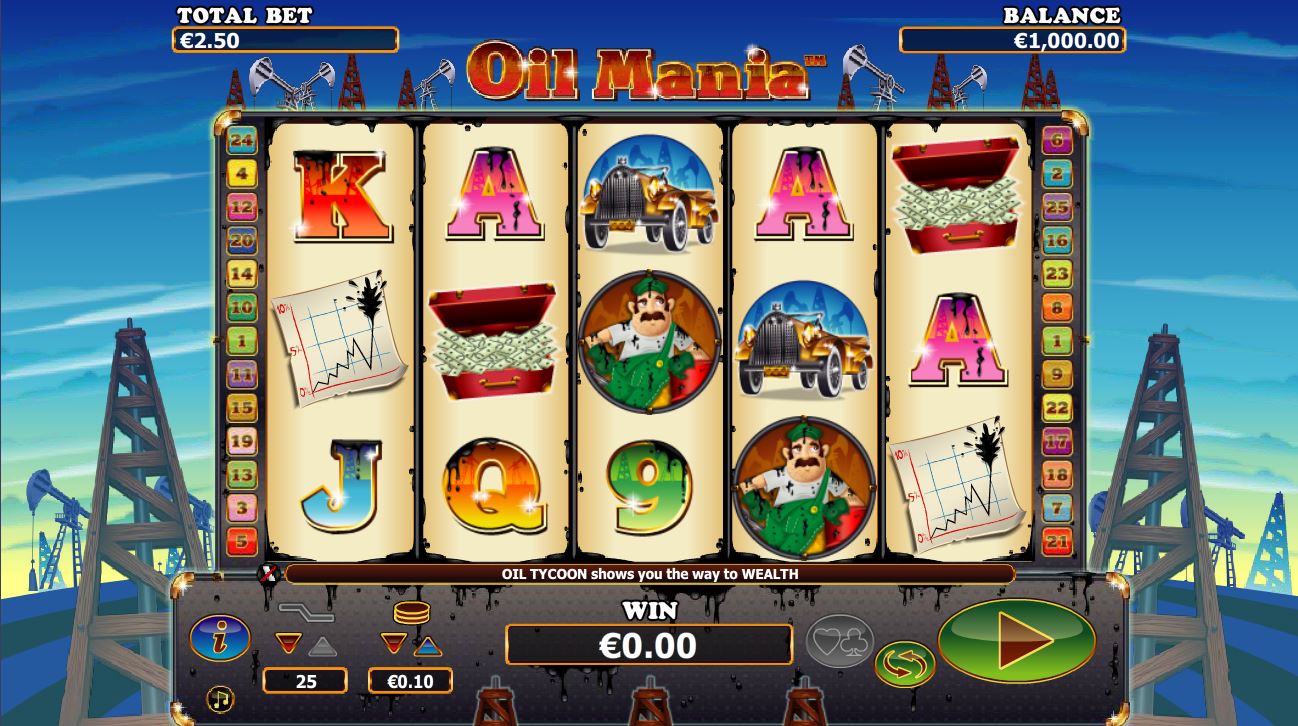Raise the coin value
Viewport: 1298px width, 726px height.
point(427,645)
